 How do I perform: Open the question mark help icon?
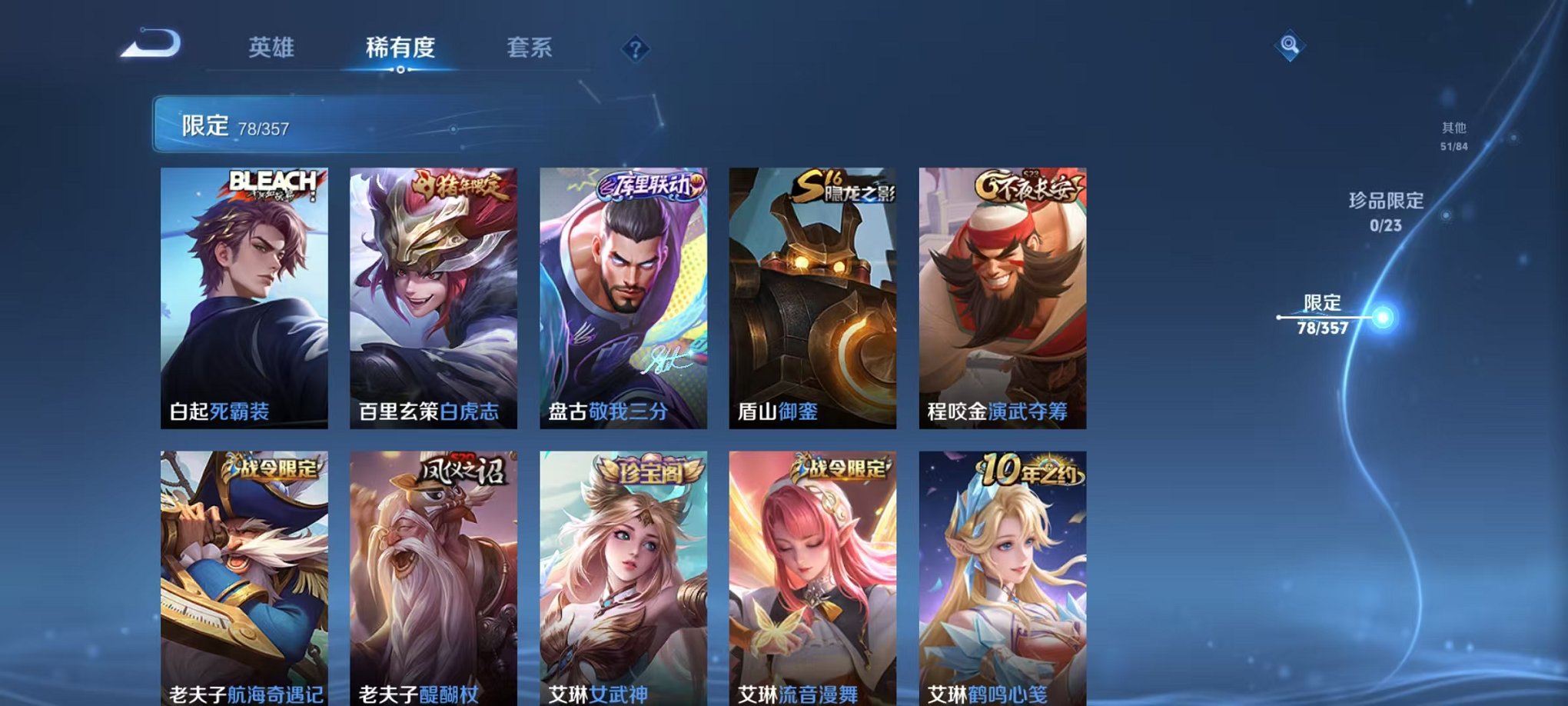634,49
